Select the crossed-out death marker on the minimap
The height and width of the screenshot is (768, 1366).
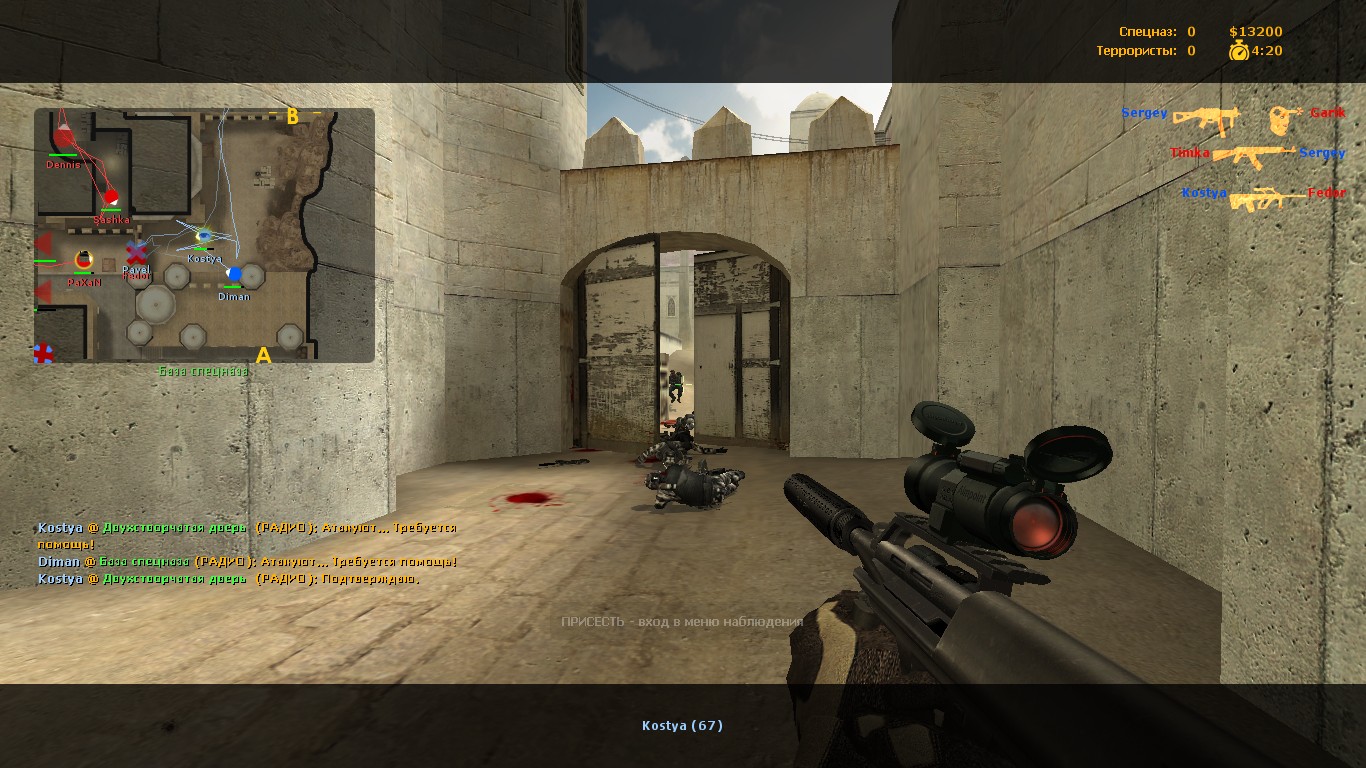point(137,250)
